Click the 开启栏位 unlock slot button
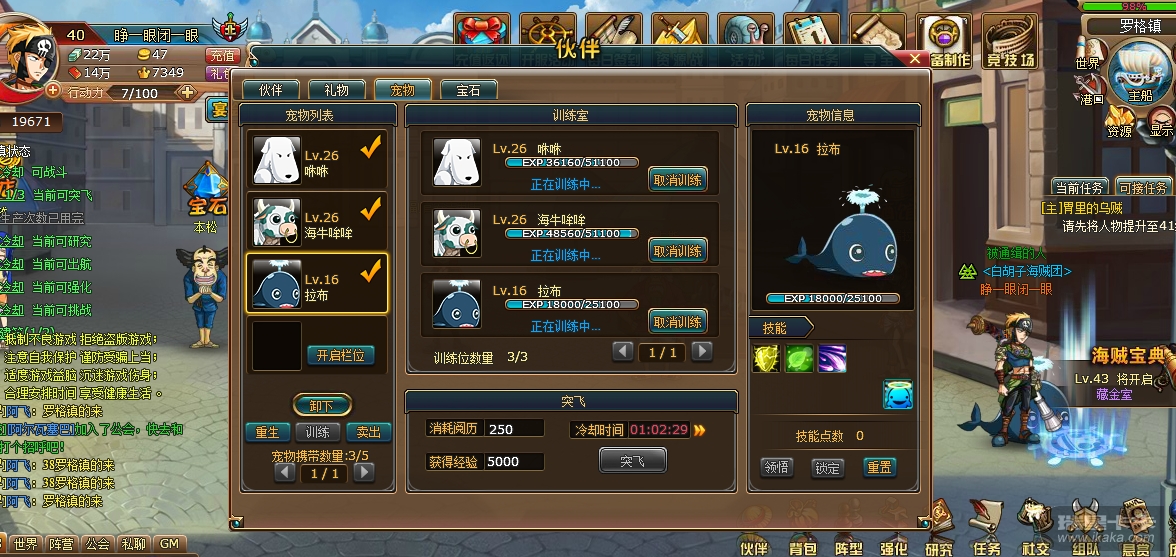Image resolution: width=1176 pixels, height=557 pixels. point(340,355)
